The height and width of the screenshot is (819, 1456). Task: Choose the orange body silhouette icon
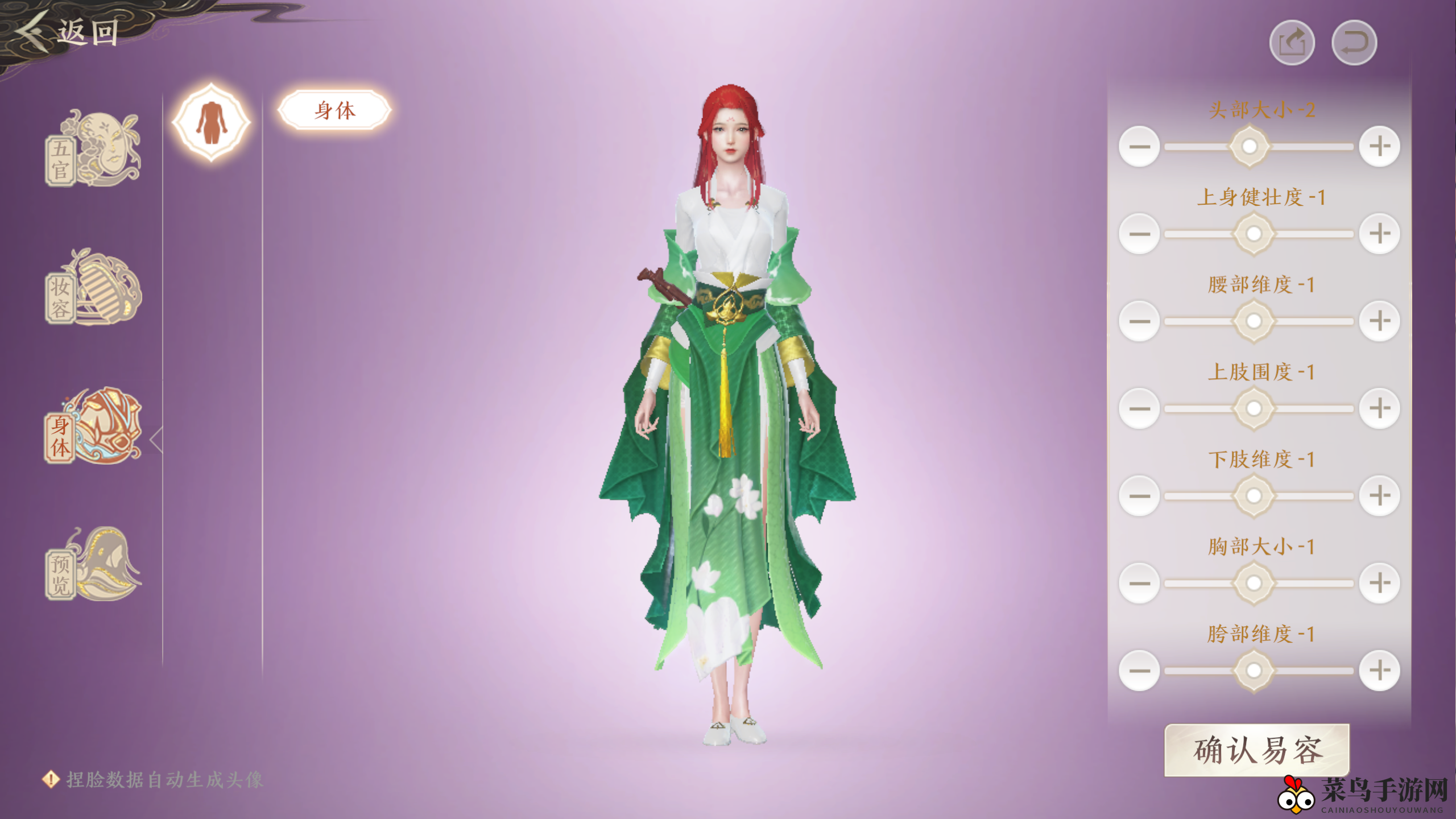[211, 122]
